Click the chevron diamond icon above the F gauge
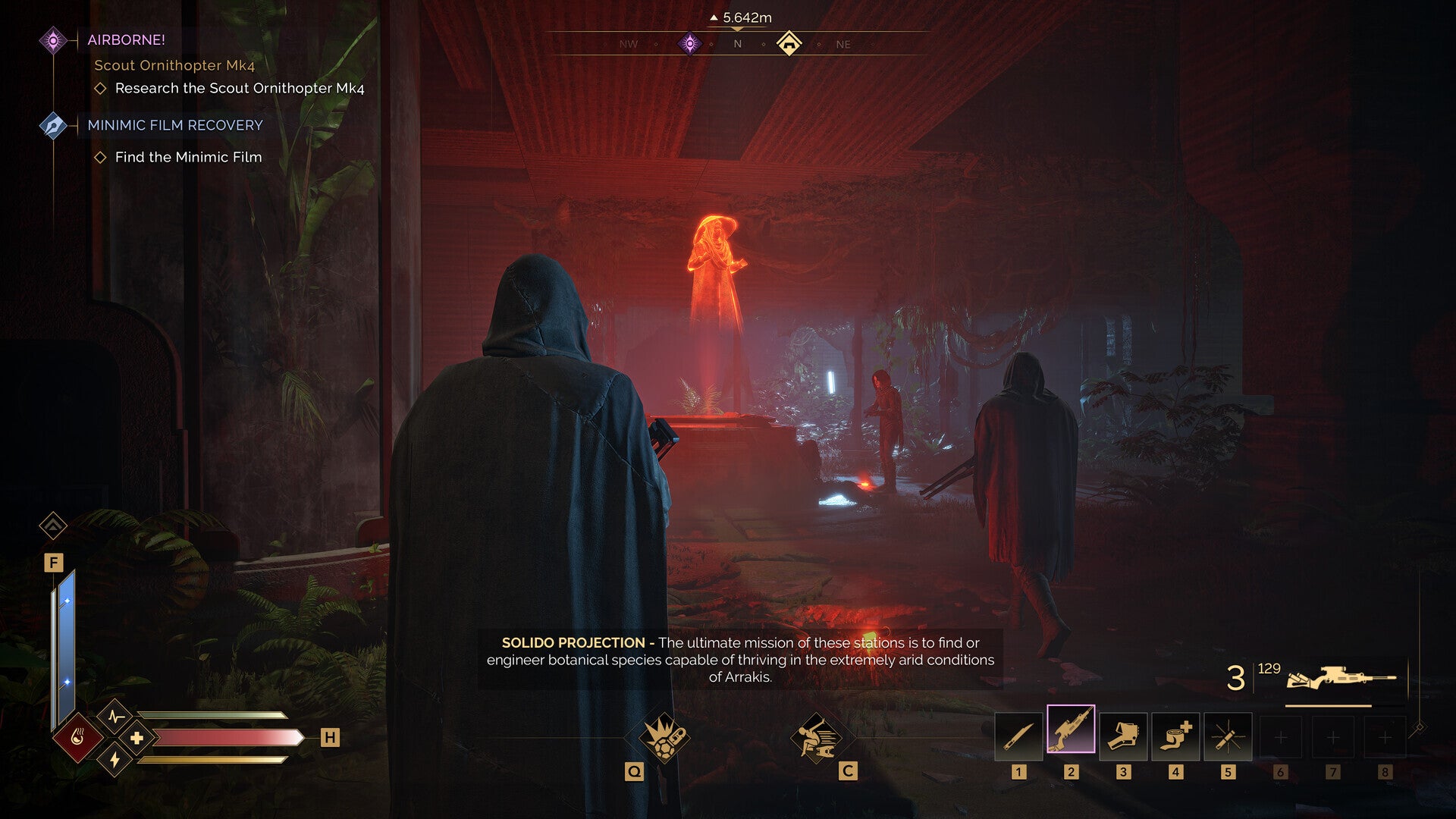Screen dimensions: 1456x819 click(x=53, y=525)
